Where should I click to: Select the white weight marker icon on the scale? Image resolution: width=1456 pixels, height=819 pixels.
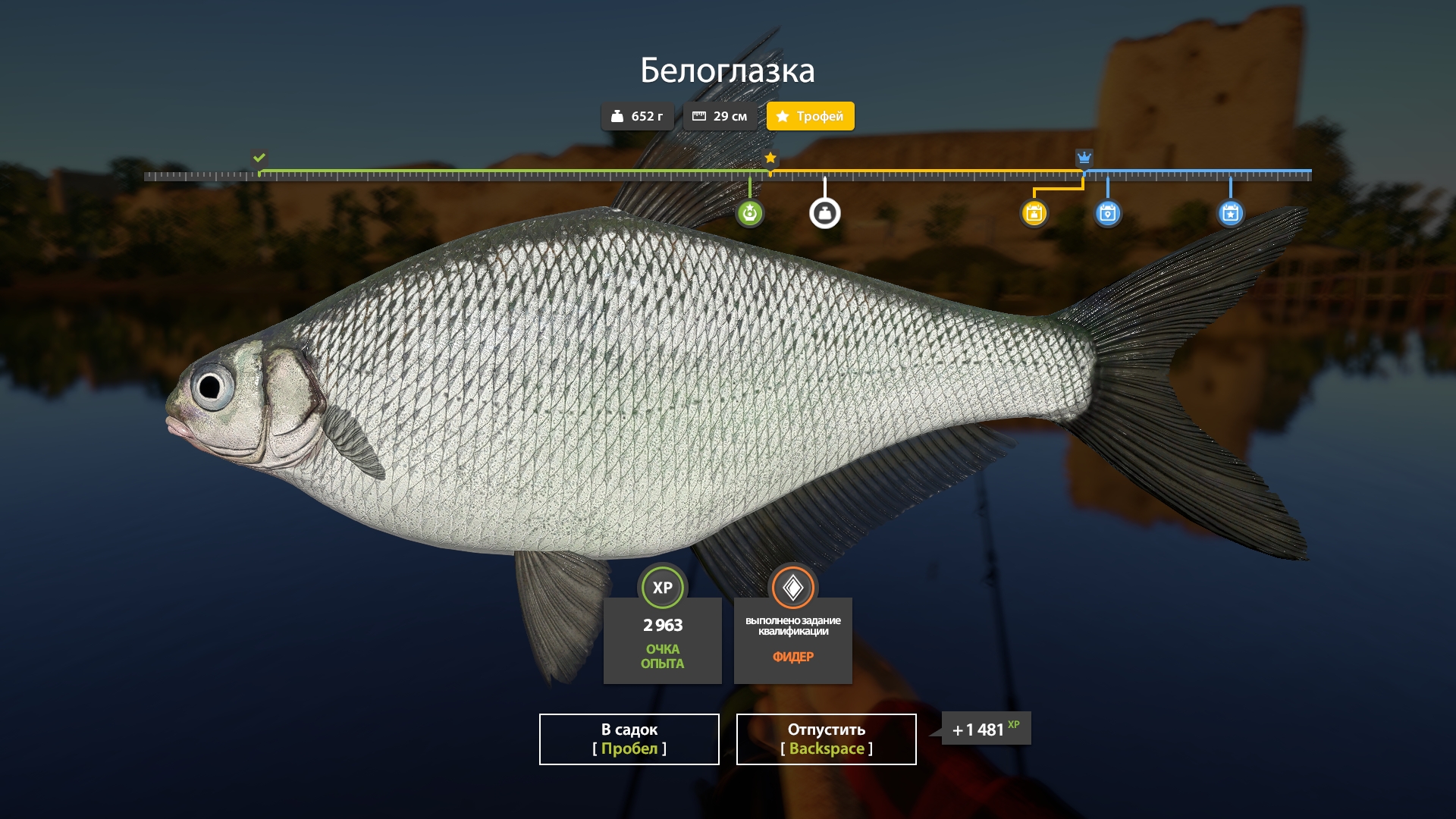coord(826,213)
